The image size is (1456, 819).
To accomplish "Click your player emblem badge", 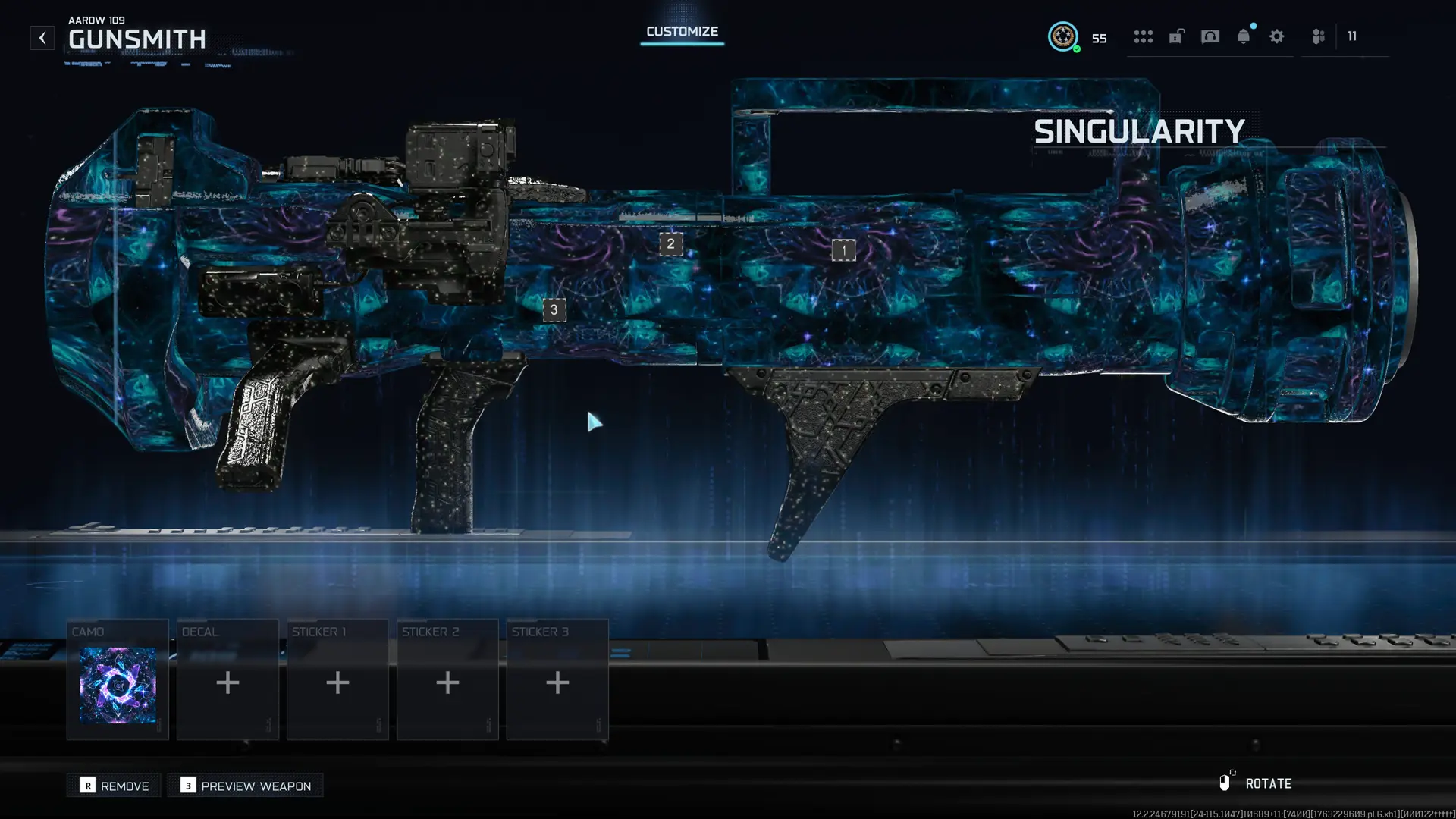I will (x=1064, y=36).
